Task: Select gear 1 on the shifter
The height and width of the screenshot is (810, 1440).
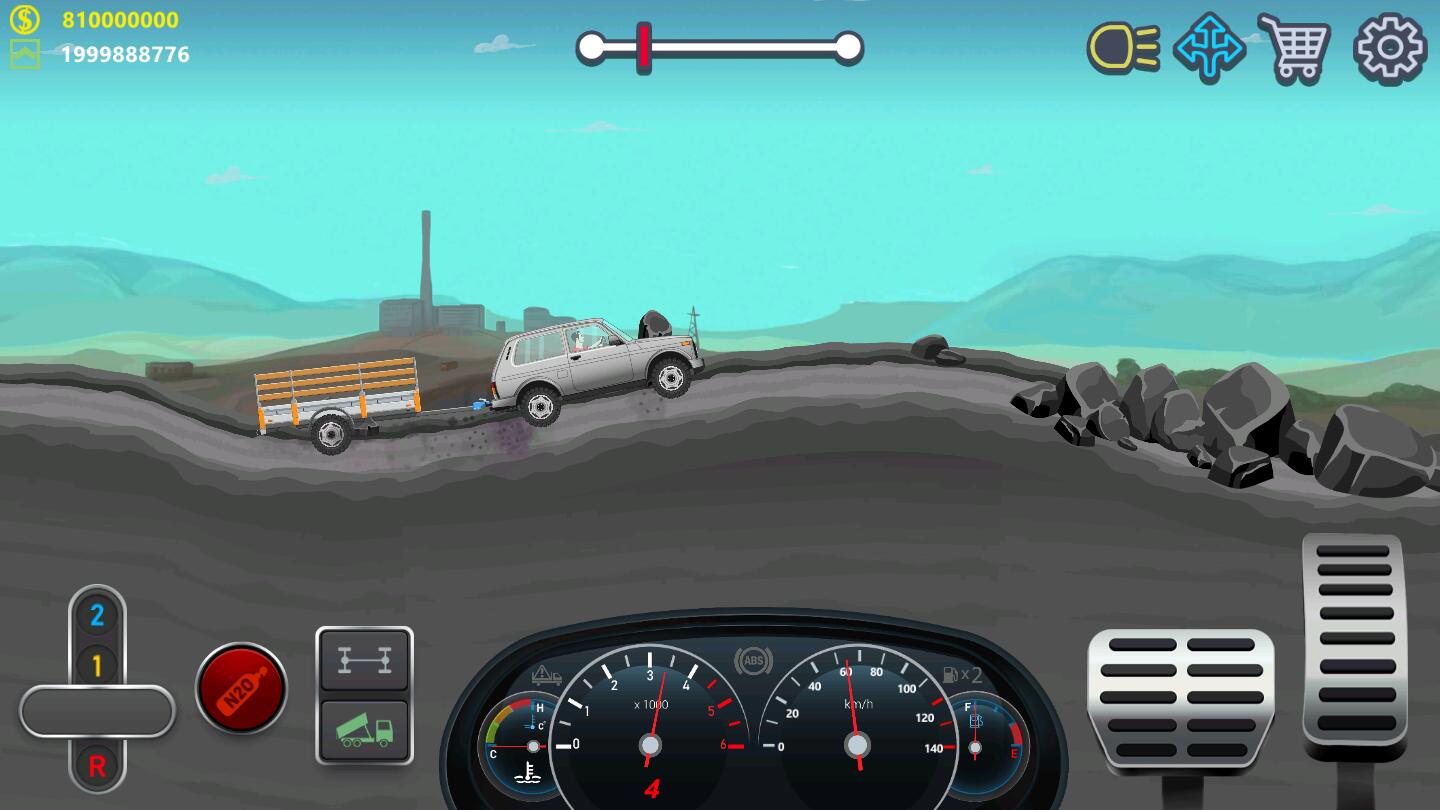Action: point(97,664)
